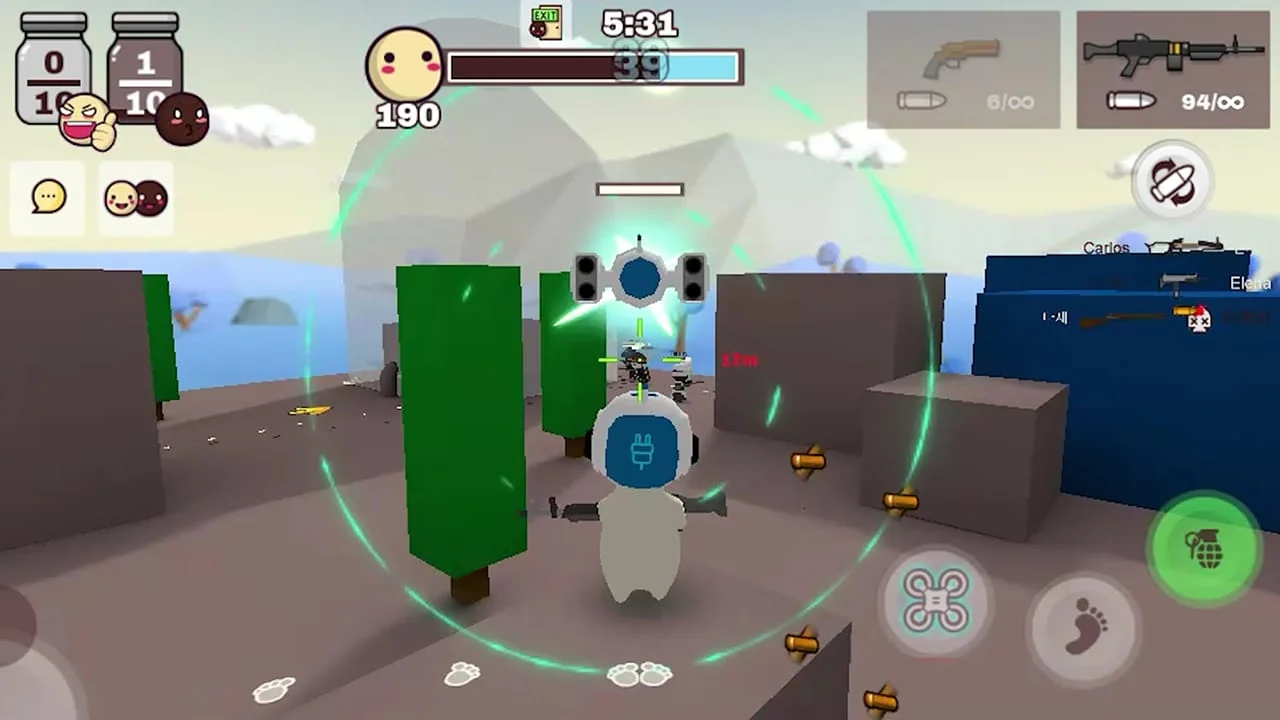Deploy the drone with the drone icon
This screenshot has height=720, width=1280.
pyautogui.click(x=934, y=601)
